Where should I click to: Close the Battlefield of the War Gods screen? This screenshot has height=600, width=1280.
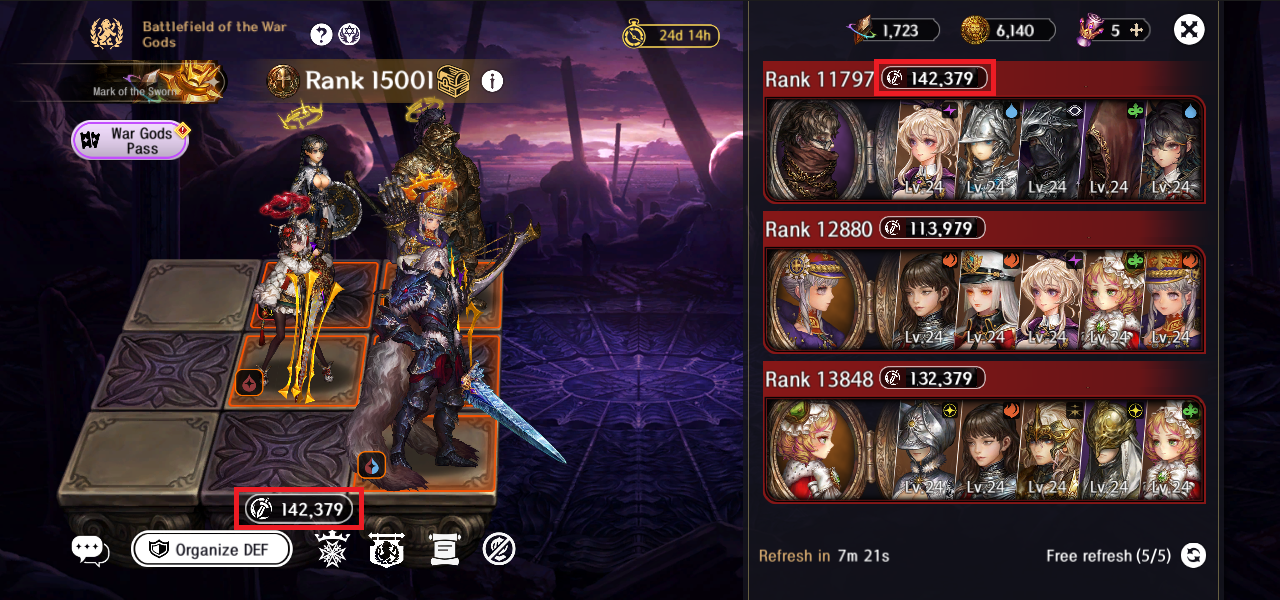1189,30
